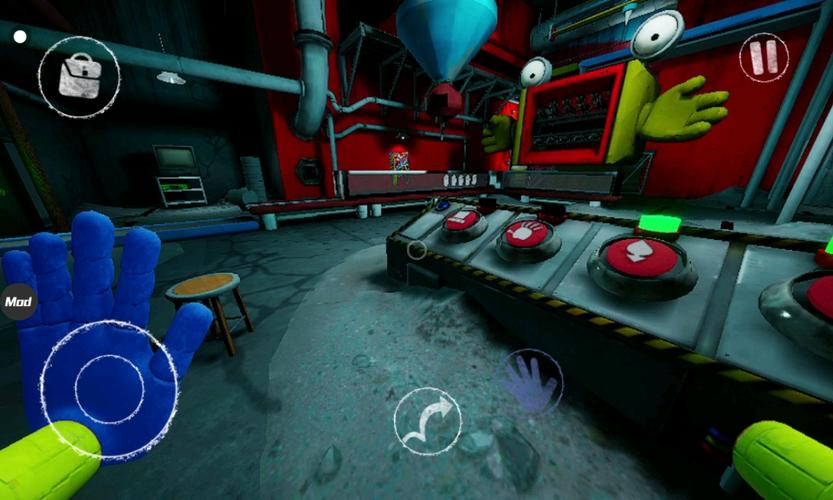Tap the virtual movement joystick

click(109, 389)
